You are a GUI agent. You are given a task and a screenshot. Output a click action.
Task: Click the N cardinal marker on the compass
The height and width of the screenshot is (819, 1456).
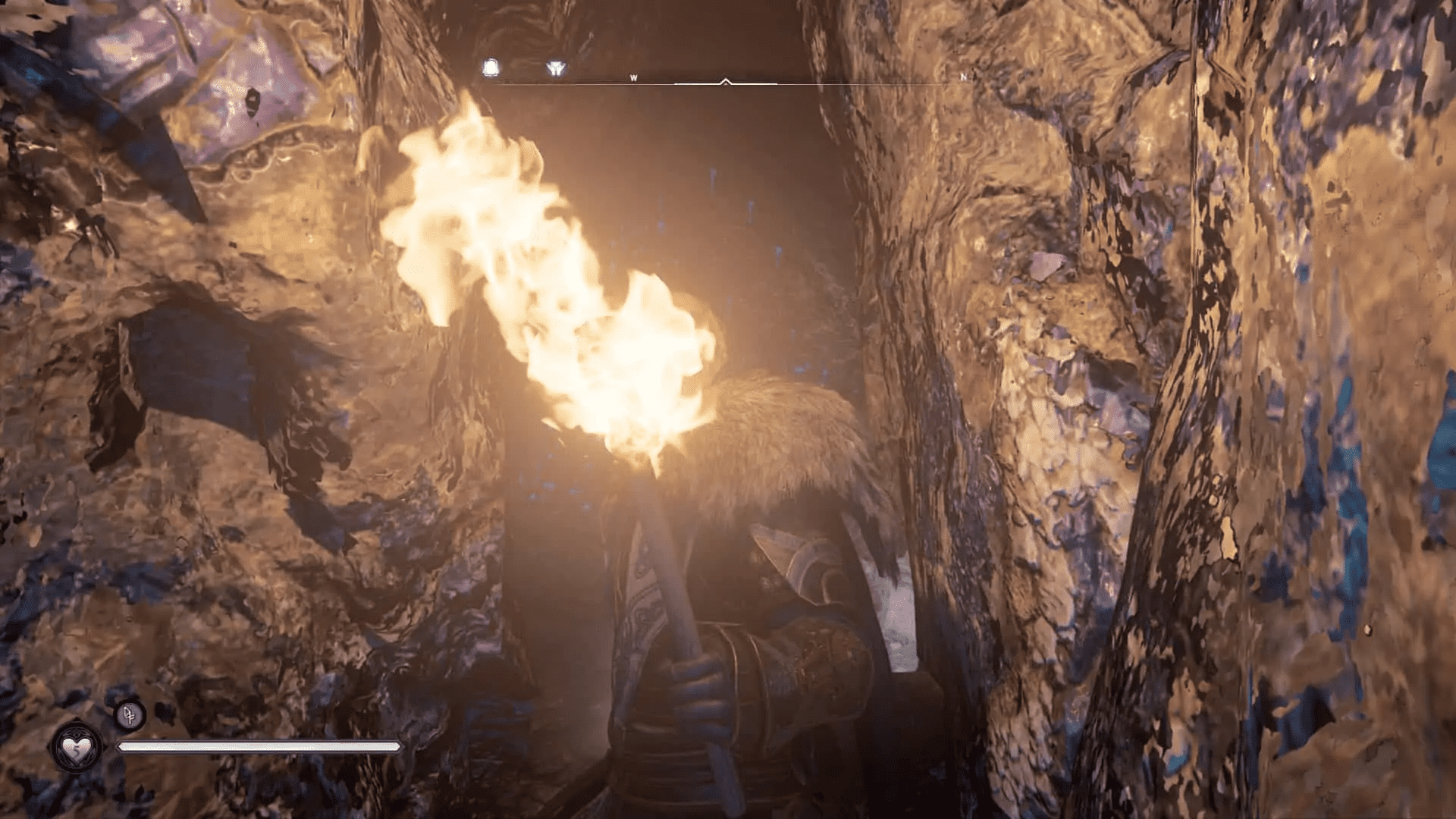click(x=963, y=76)
